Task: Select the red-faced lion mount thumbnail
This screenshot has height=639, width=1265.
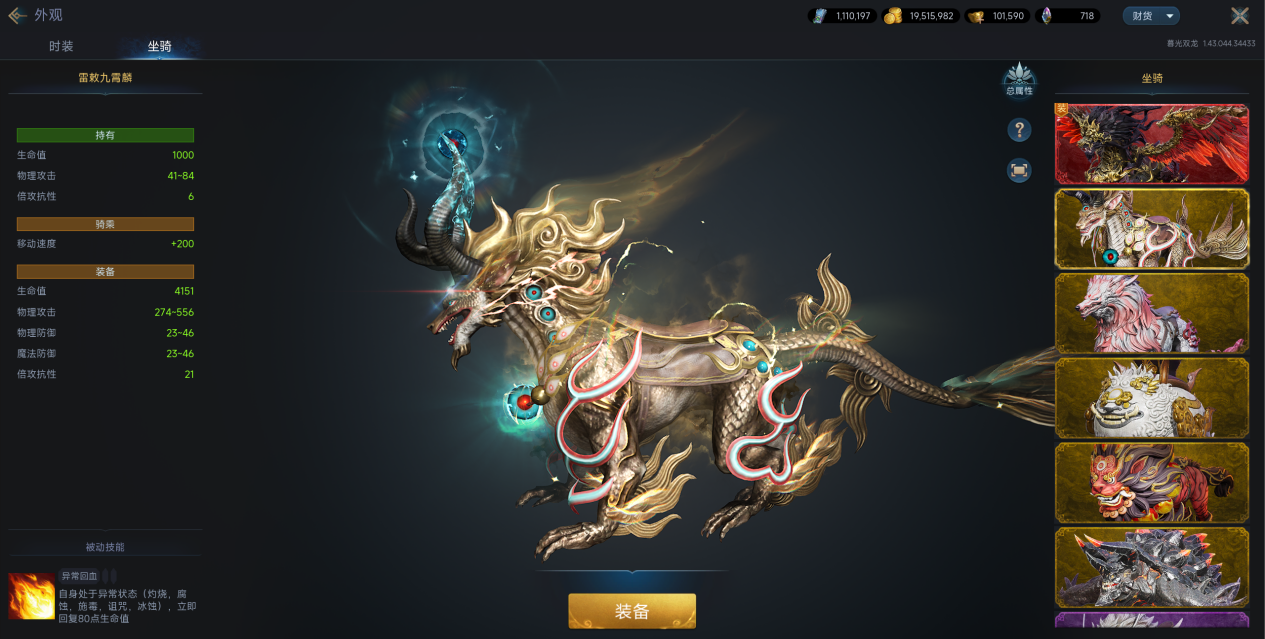Action: [1152, 483]
